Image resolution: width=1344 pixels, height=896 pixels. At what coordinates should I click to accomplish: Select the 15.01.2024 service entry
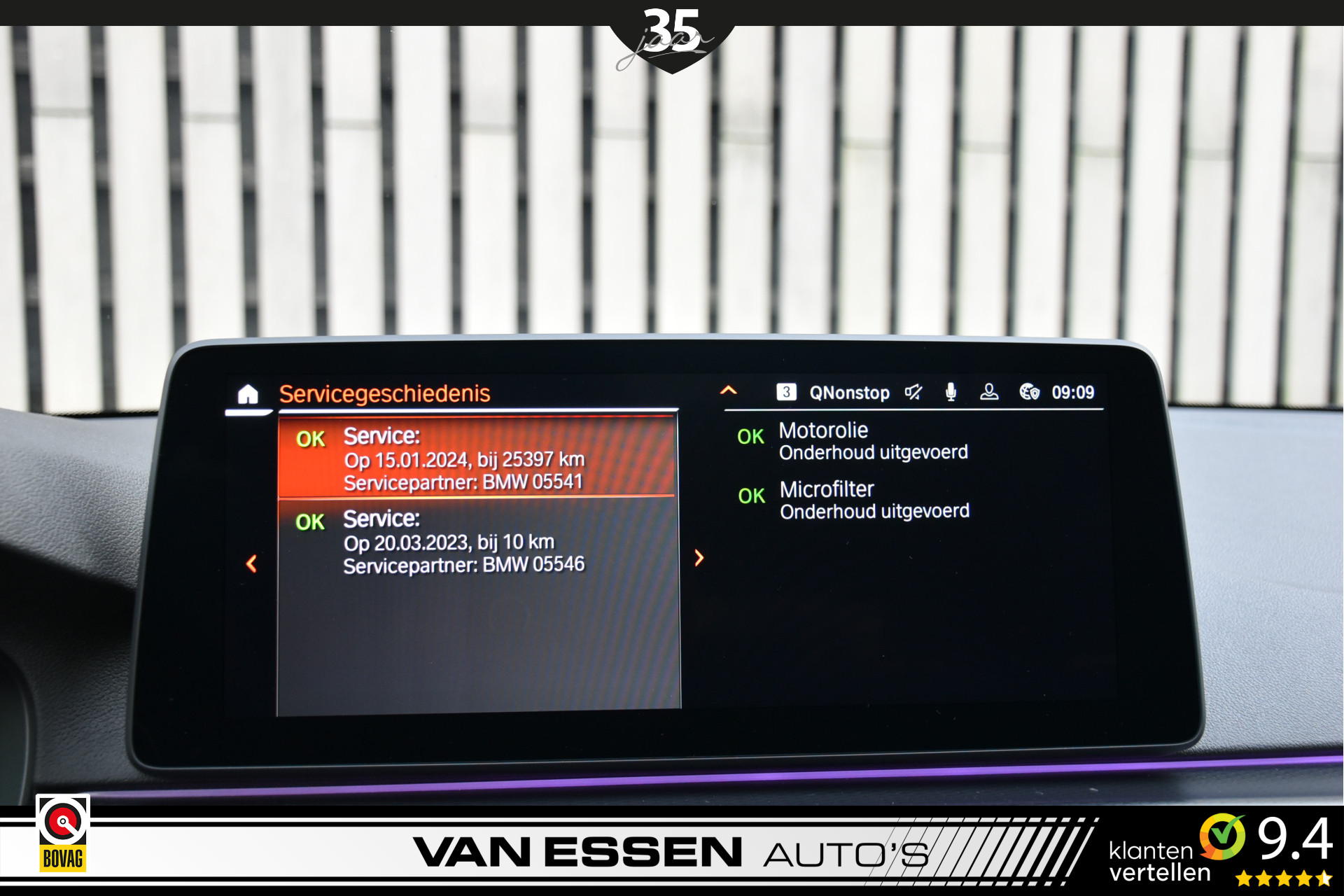pos(477,458)
